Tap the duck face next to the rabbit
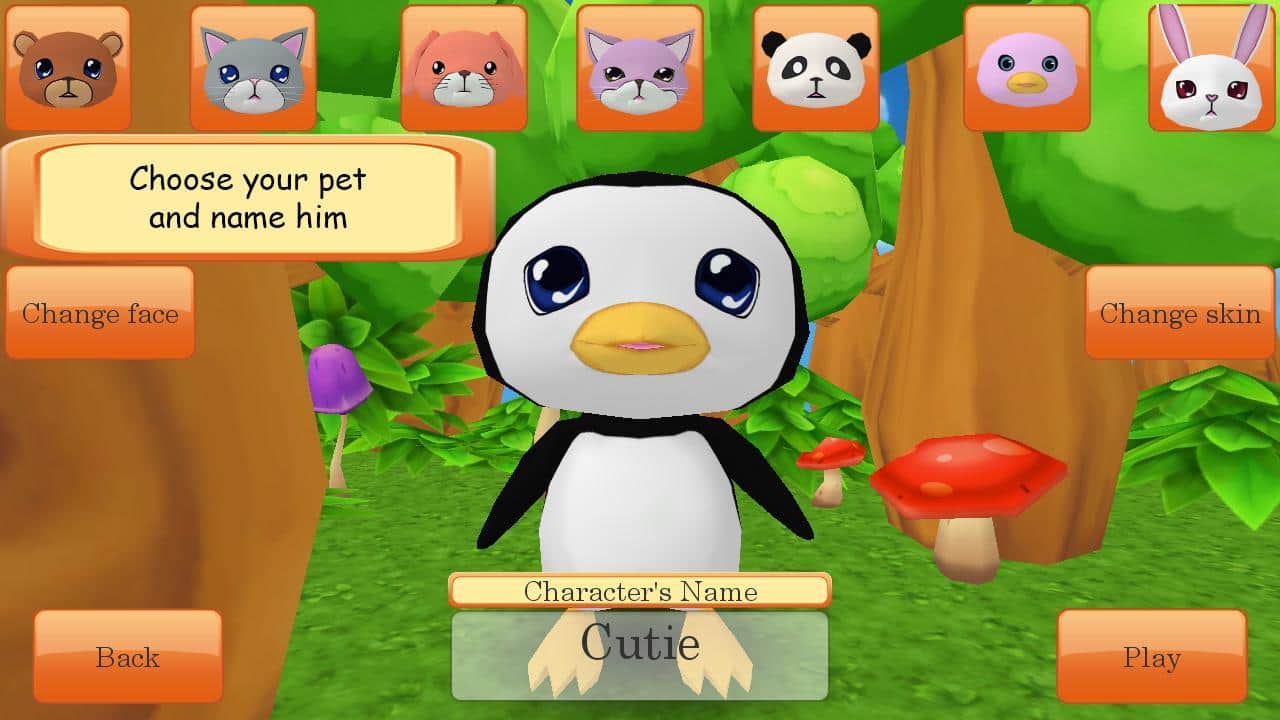Screen dimensions: 1280x720 click(x=1028, y=65)
